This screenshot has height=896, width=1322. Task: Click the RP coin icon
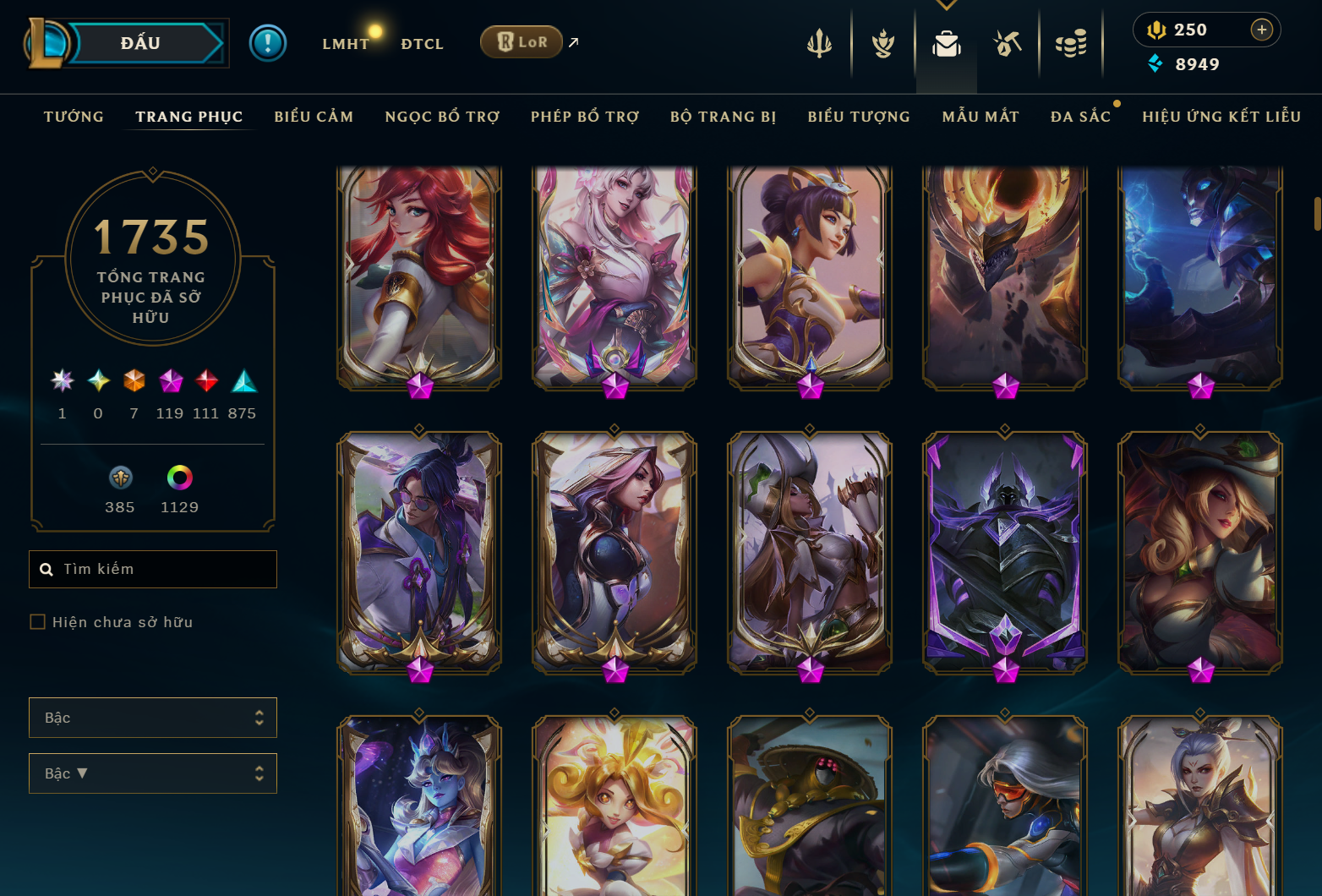pyautogui.click(x=1157, y=29)
